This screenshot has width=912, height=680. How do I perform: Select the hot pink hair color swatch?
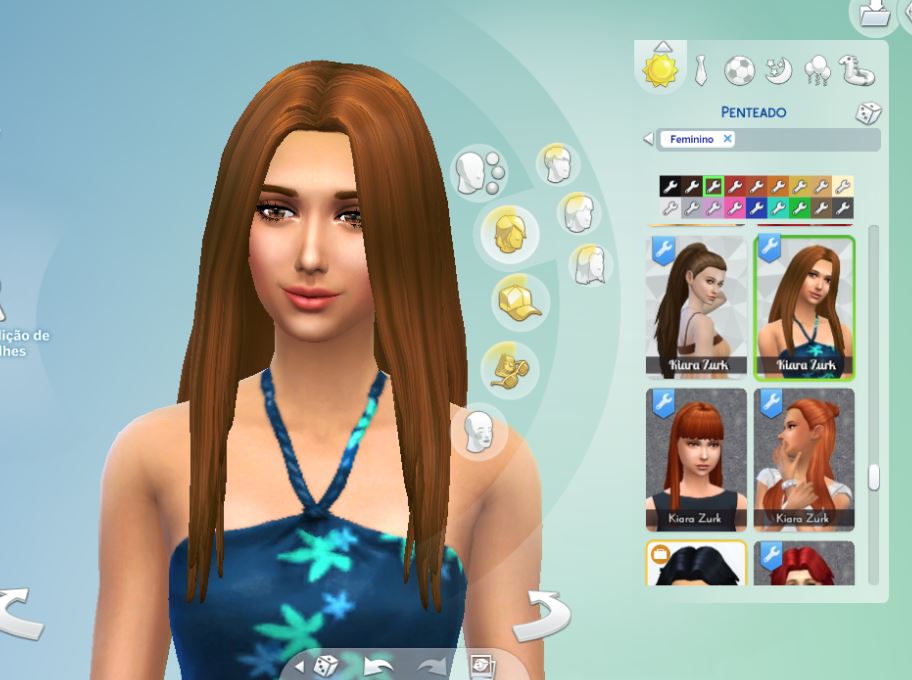(x=735, y=208)
